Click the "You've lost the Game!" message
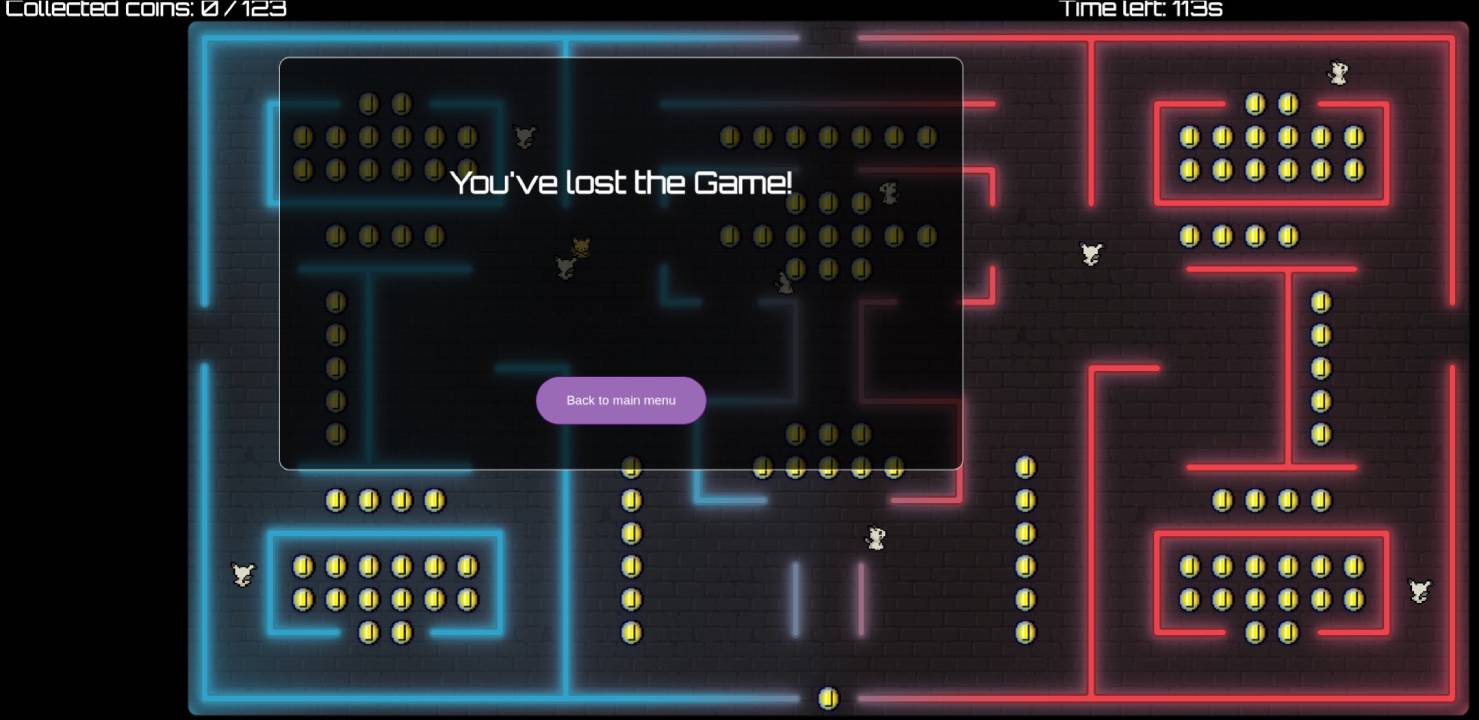The width and height of the screenshot is (1479, 720). click(x=620, y=183)
